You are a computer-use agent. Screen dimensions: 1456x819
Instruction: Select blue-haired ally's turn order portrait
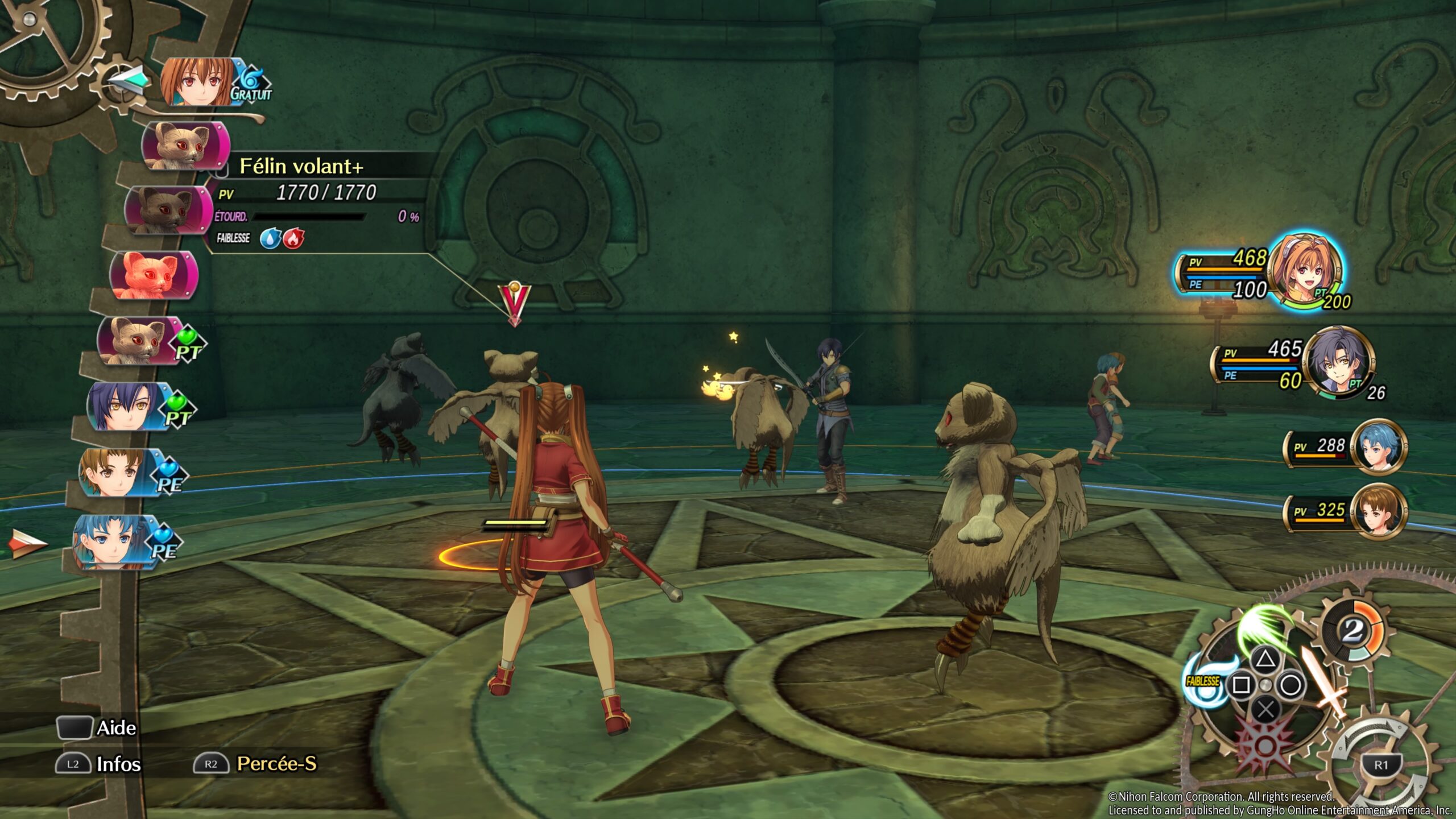[x=111, y=540]
